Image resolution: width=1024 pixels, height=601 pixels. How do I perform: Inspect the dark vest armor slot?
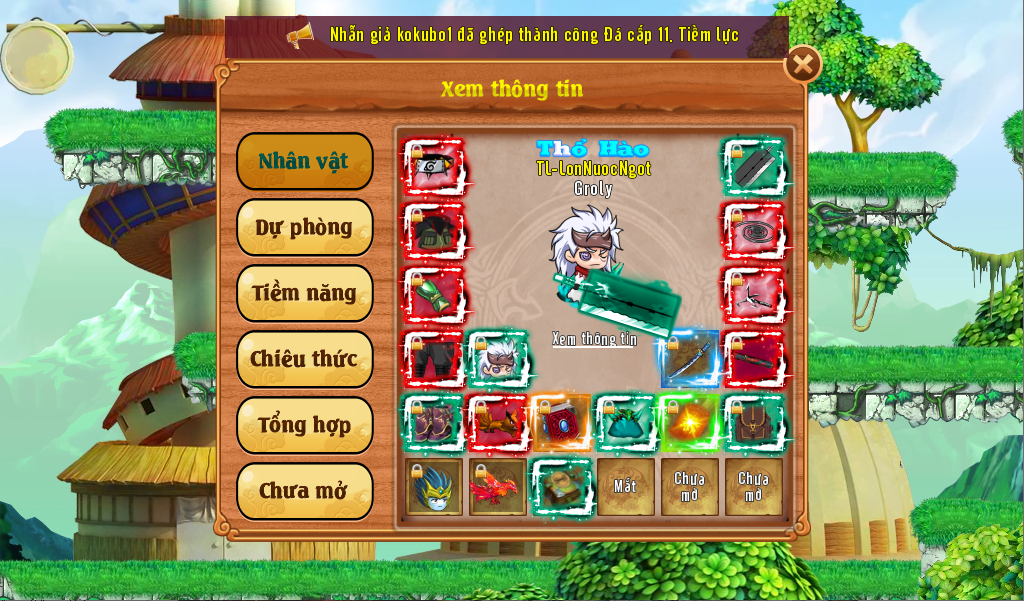coord(434,231)
